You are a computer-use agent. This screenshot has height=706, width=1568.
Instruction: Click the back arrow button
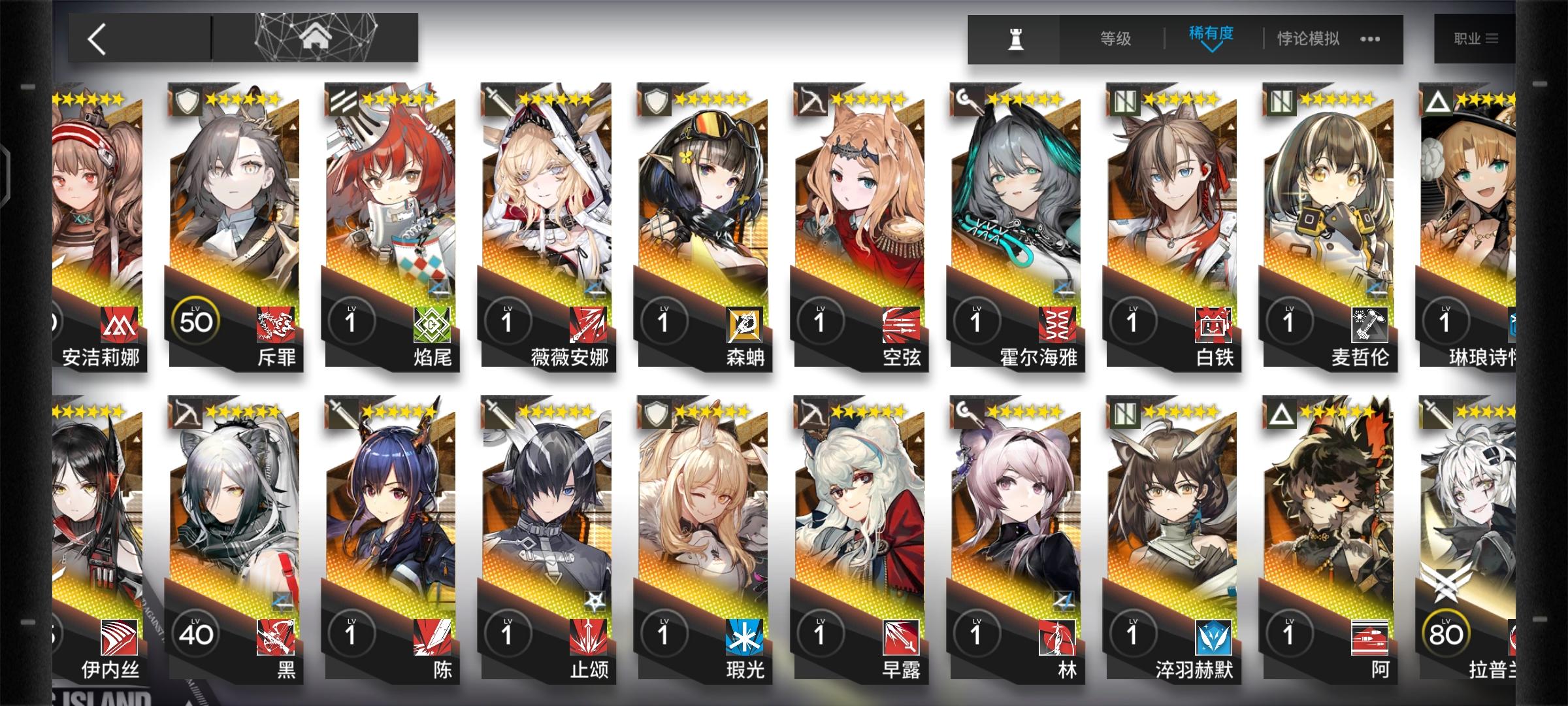[x=97, y=37]
